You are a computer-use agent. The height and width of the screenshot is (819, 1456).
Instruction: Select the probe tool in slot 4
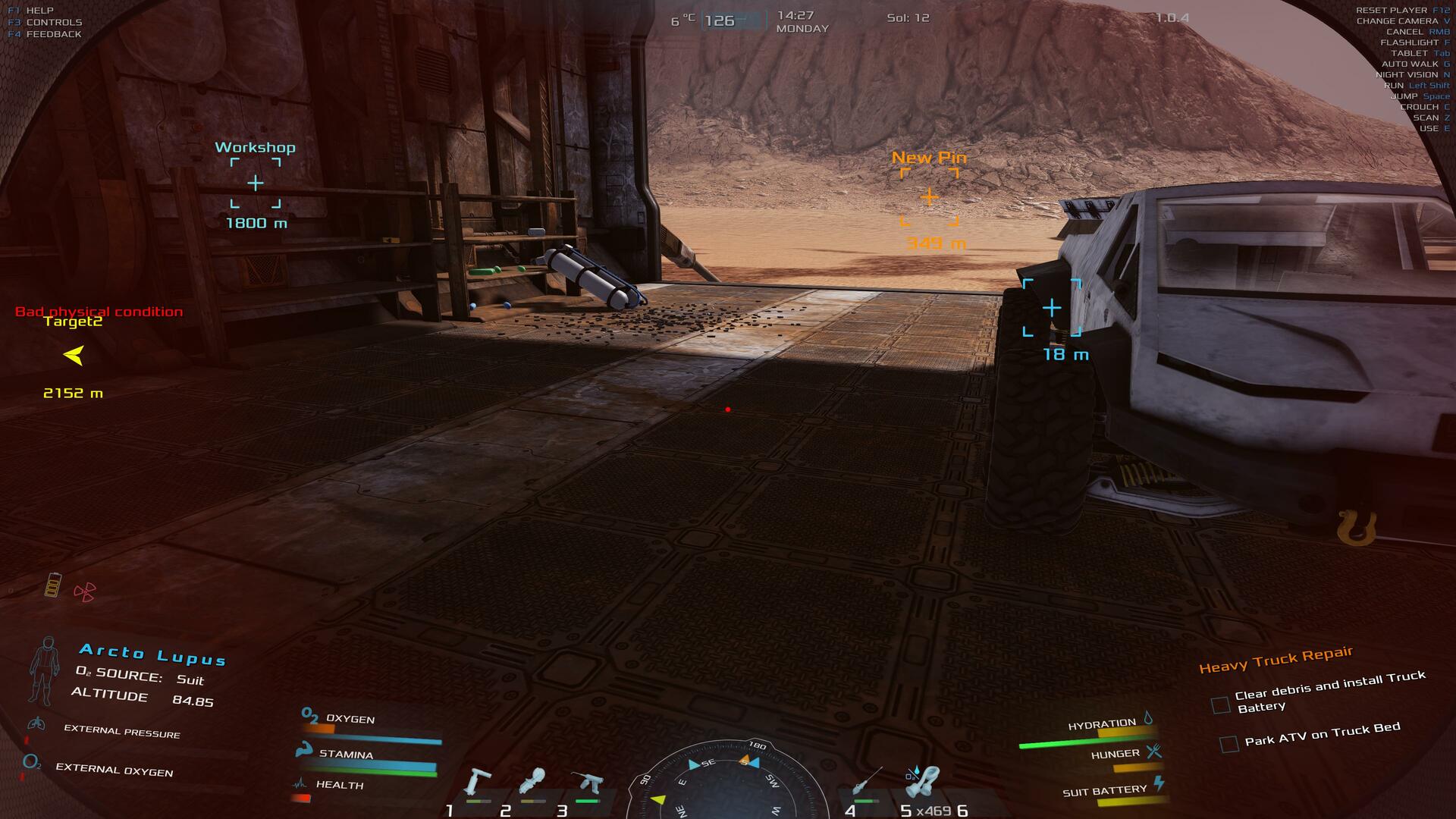tap(867, 782)
